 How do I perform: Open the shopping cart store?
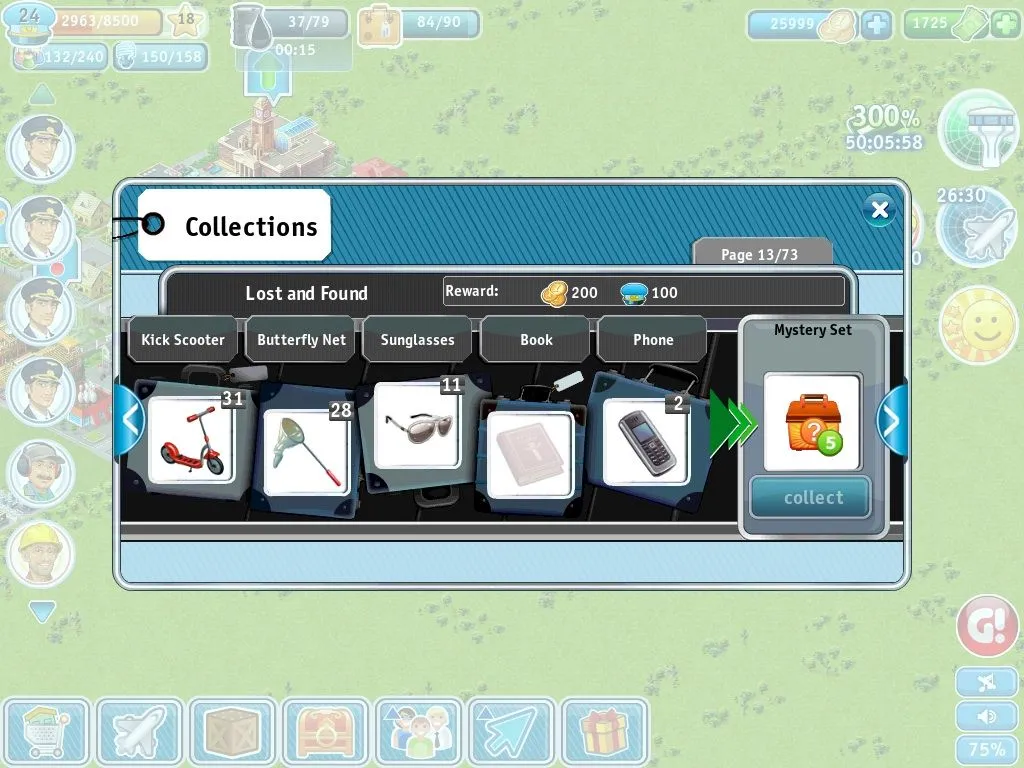[x=45, y=733]
